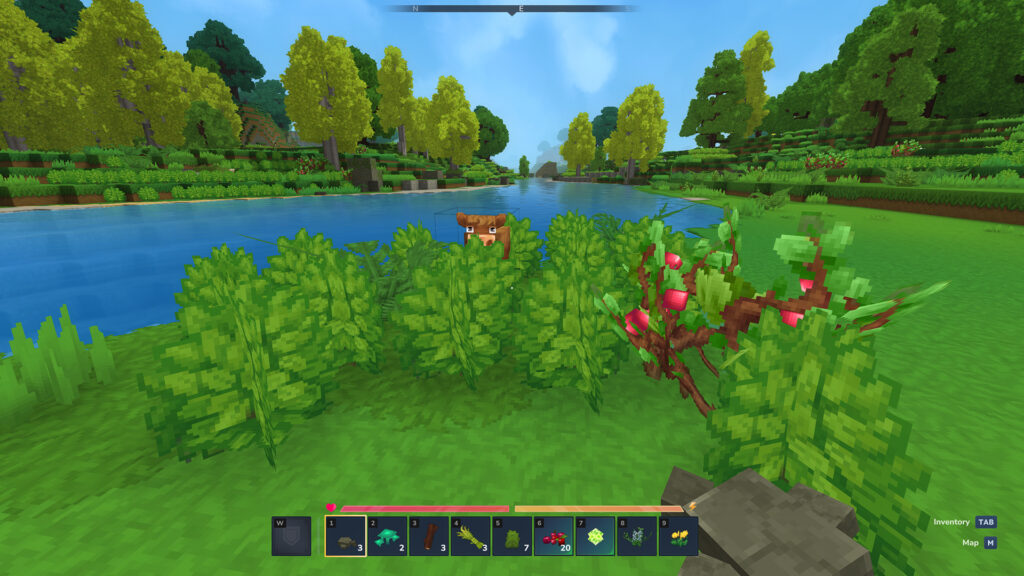Select the stone rubble hotbar slot

click(x=345, y=537)
